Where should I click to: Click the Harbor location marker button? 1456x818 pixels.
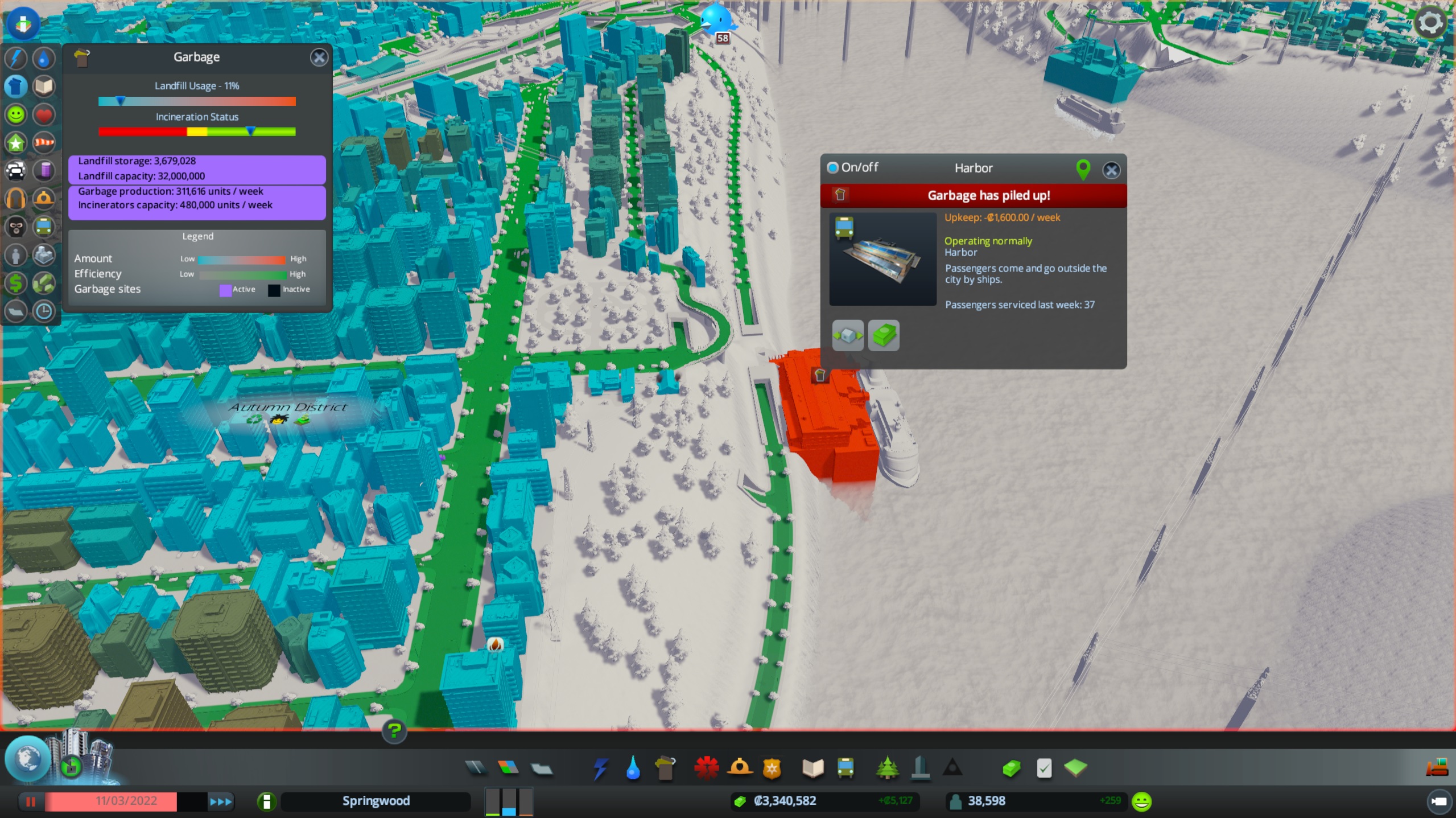click(1083, 169)
